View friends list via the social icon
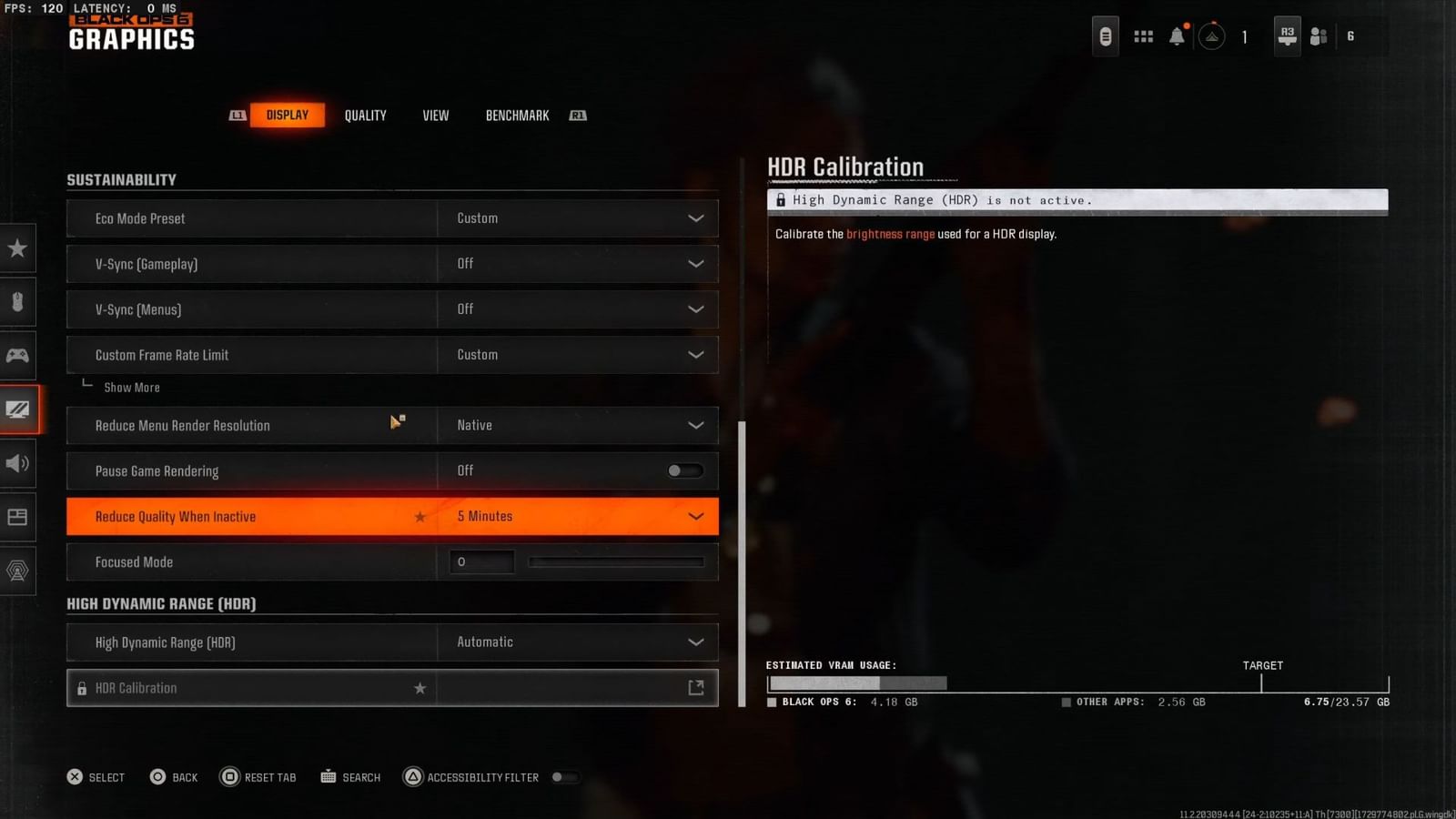The height and width of the screenshot is (819, 1456). [1318, 35]
